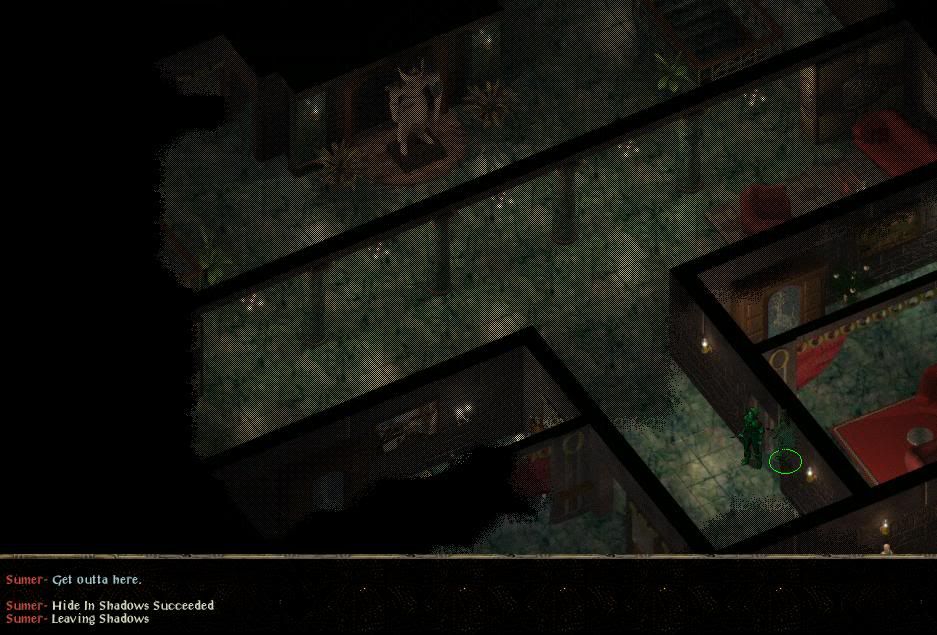Click the message log text panel
Image resolution: width=937 pixels, height=635 pixels.
[x=300, y=597]
